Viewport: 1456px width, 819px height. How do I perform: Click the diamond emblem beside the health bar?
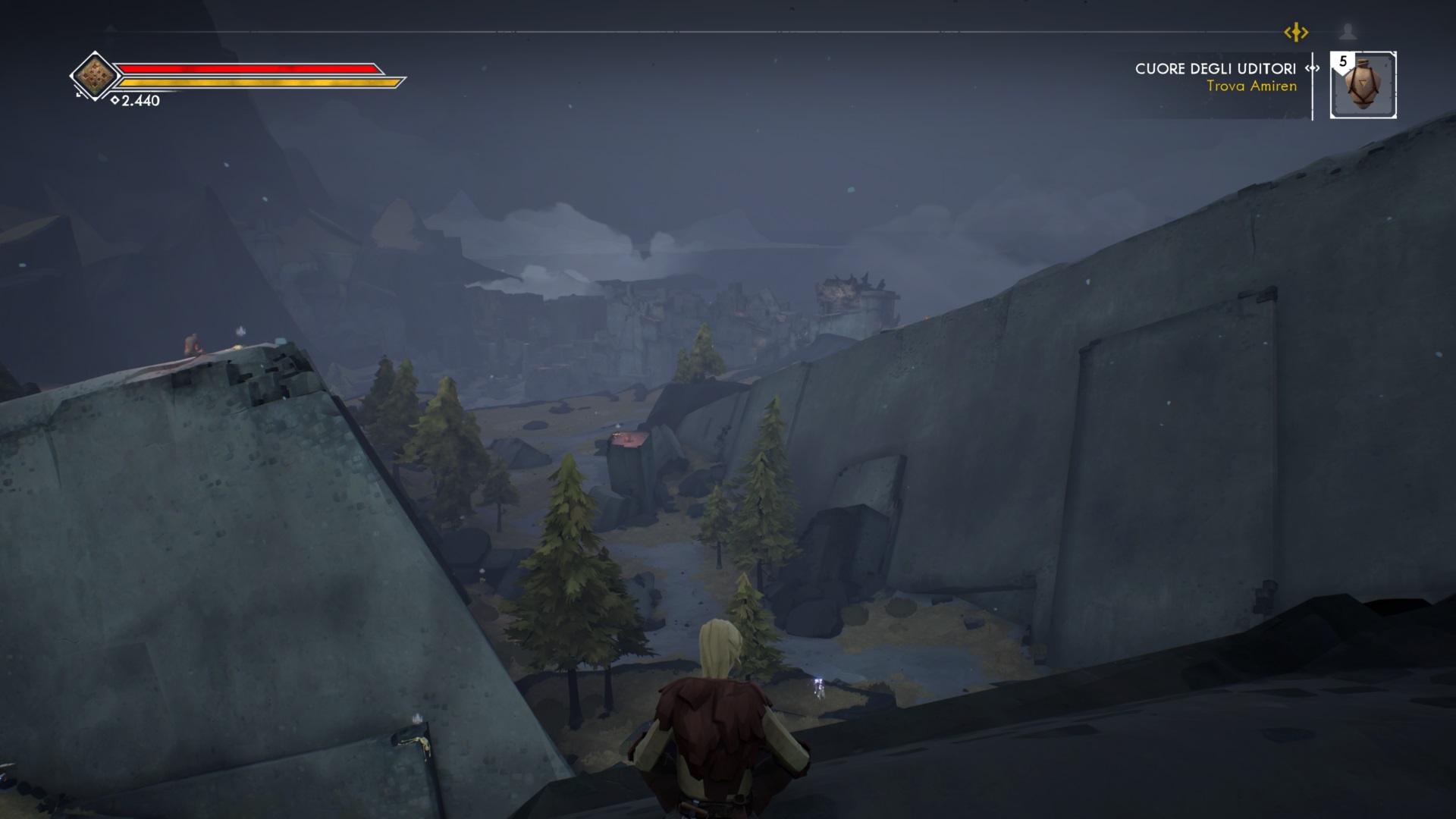pos(96,75)
